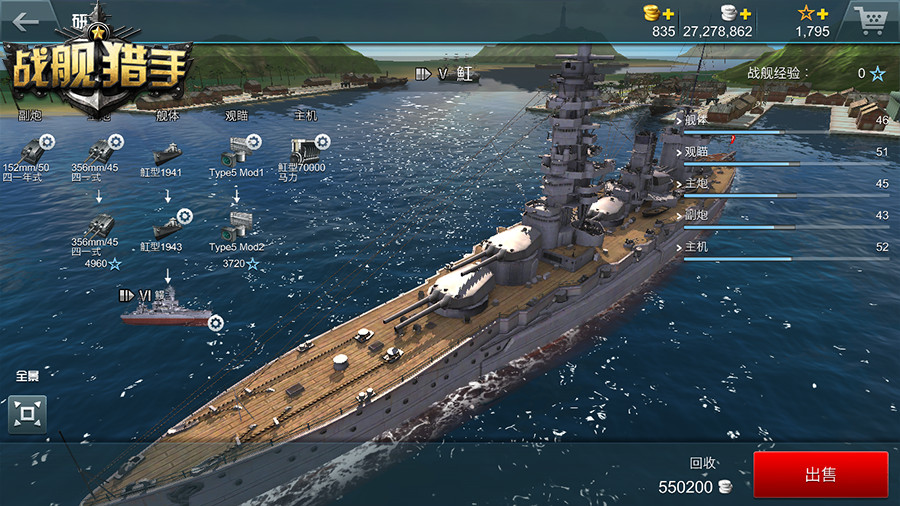Research the 356mm/45 gun costing 4960
This screenshot has width=900, height=506.
point(97,227)
